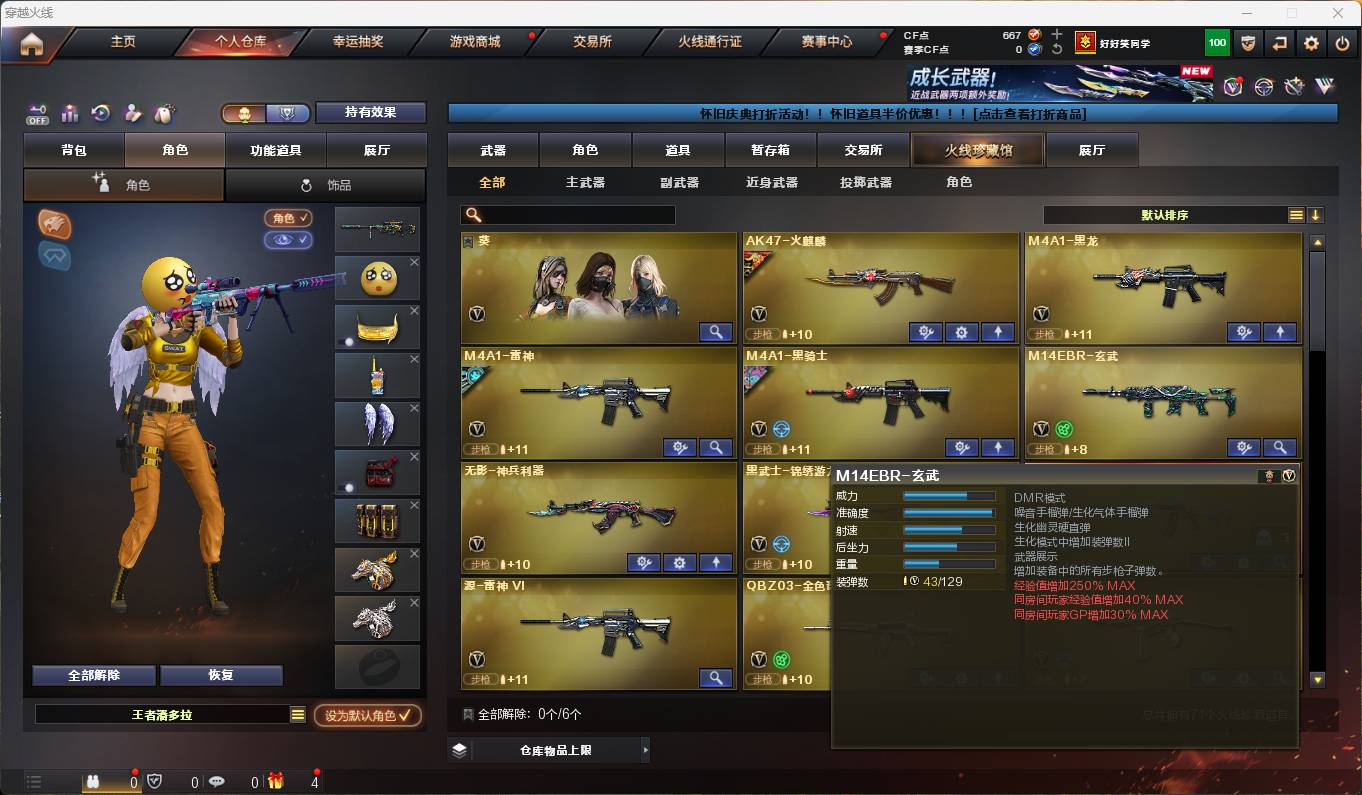Select the circular restore-rotation icon above the character panel
This screenshot has height=795, width=1362.
coord(100,113)
